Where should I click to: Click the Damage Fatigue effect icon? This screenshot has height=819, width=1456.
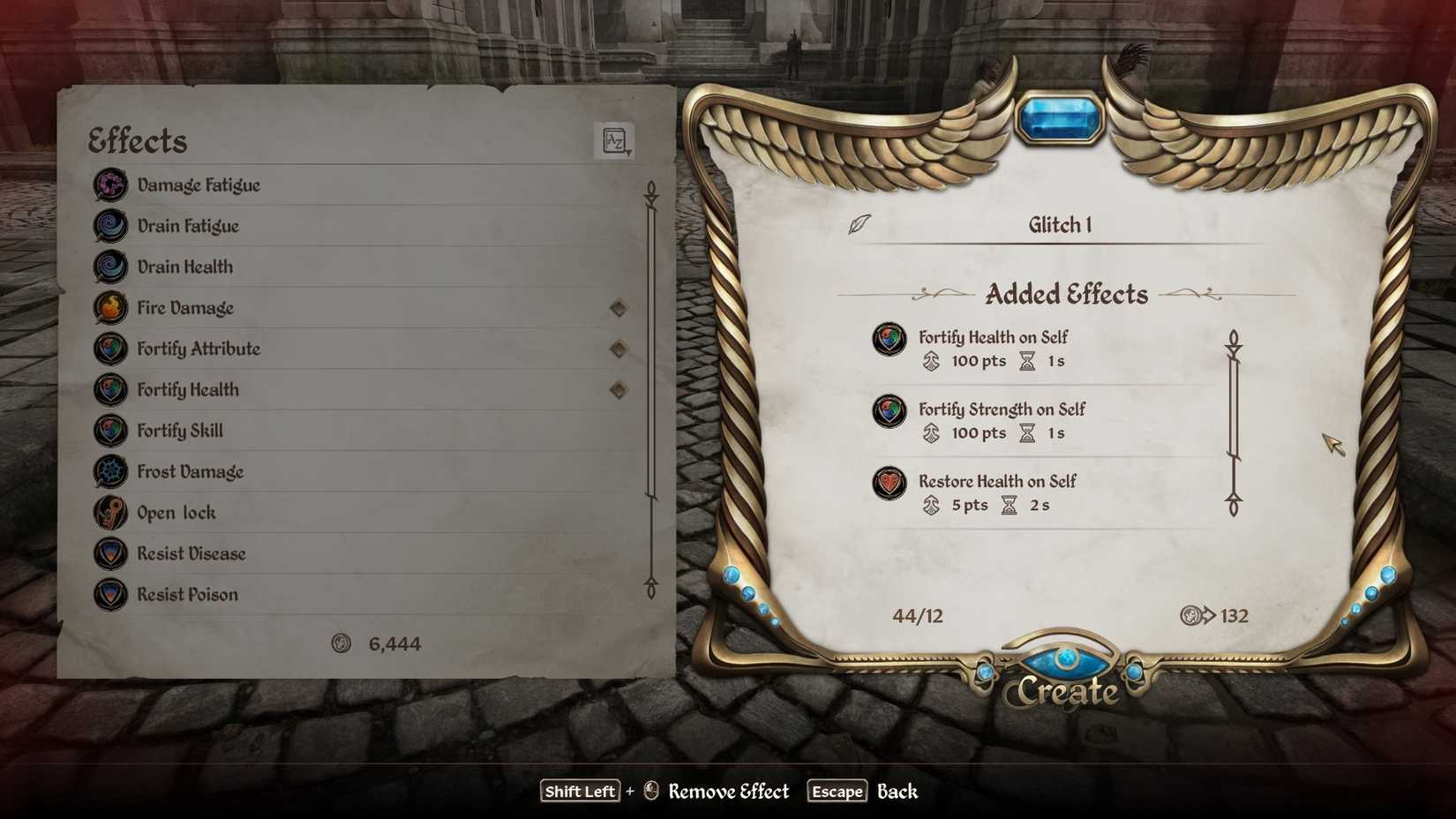[x=110, y=184]
